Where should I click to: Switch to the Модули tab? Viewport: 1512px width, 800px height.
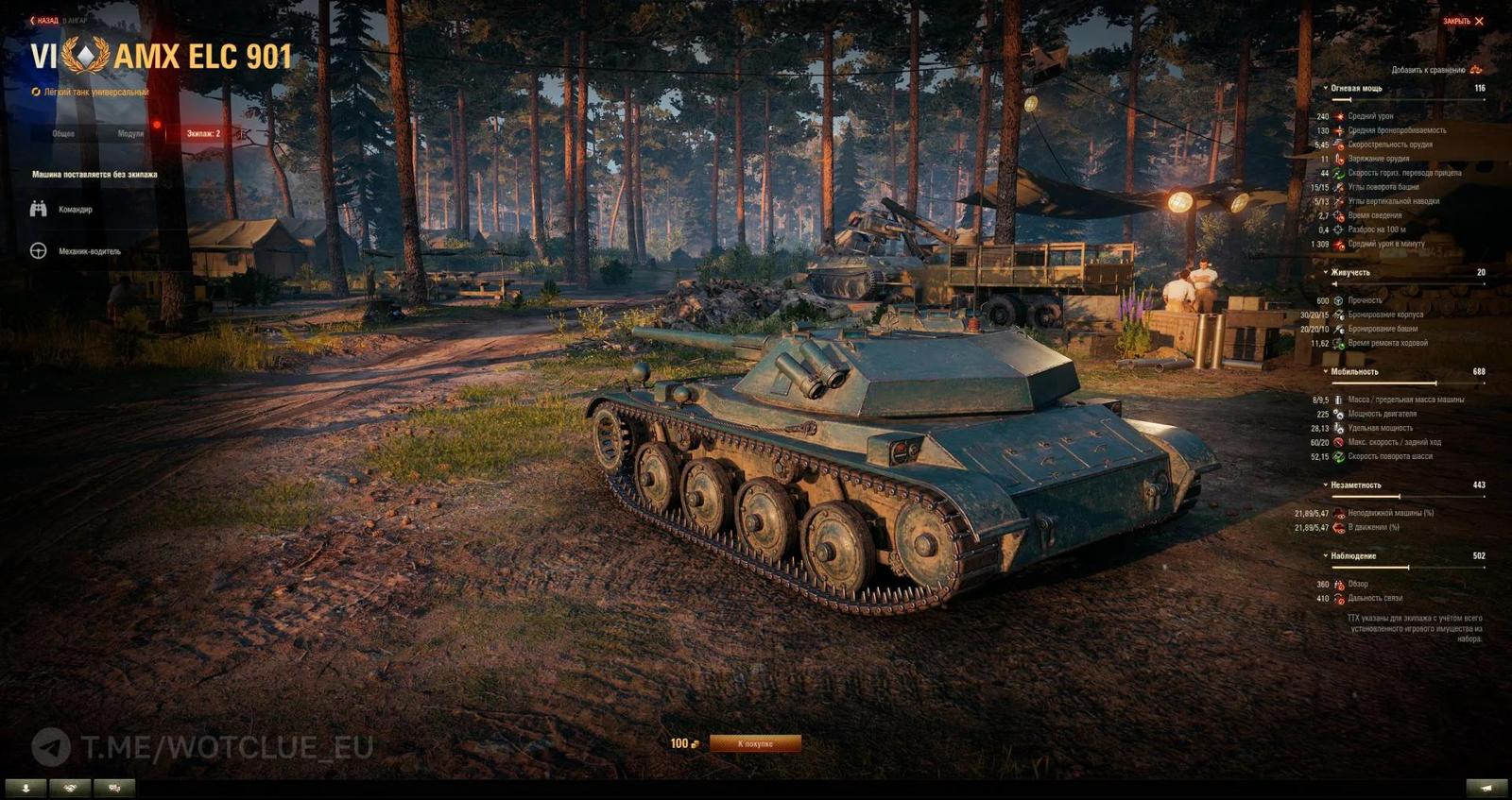click(131, 133)
